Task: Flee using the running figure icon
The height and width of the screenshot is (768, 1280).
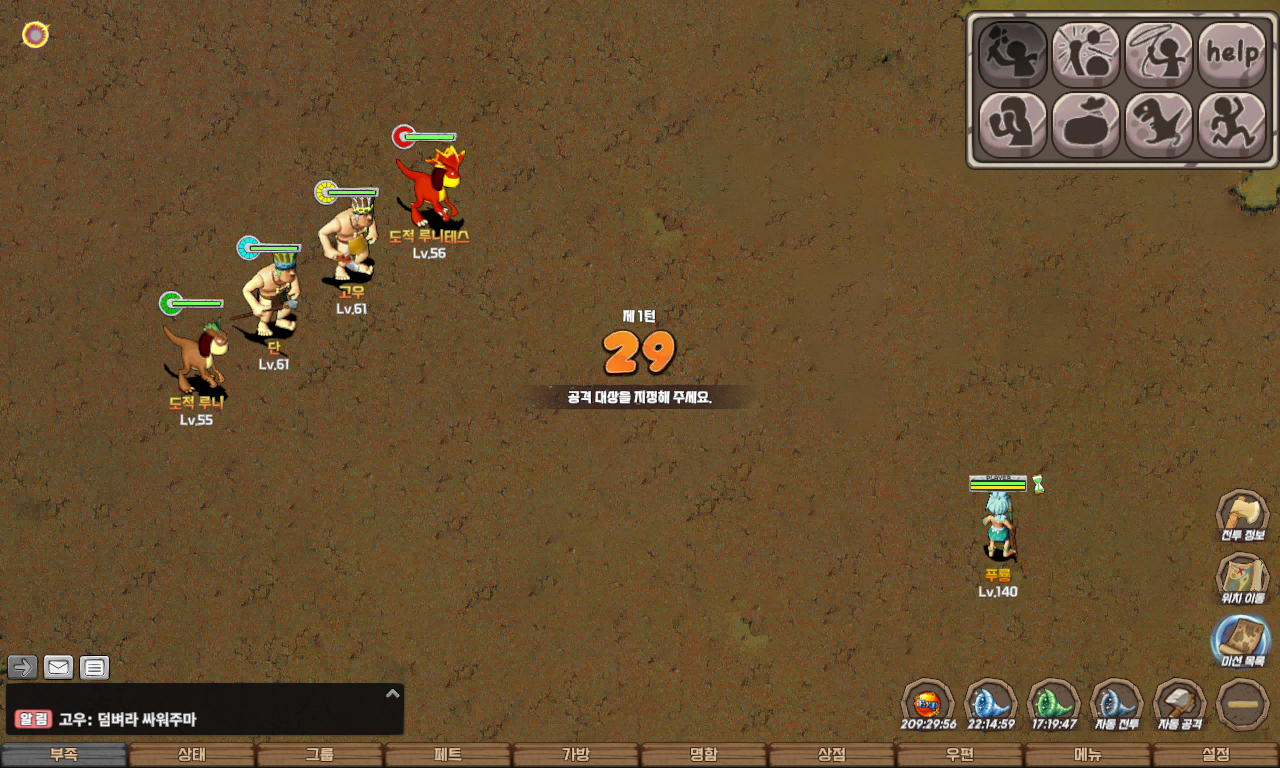Action: [1232, 125]
